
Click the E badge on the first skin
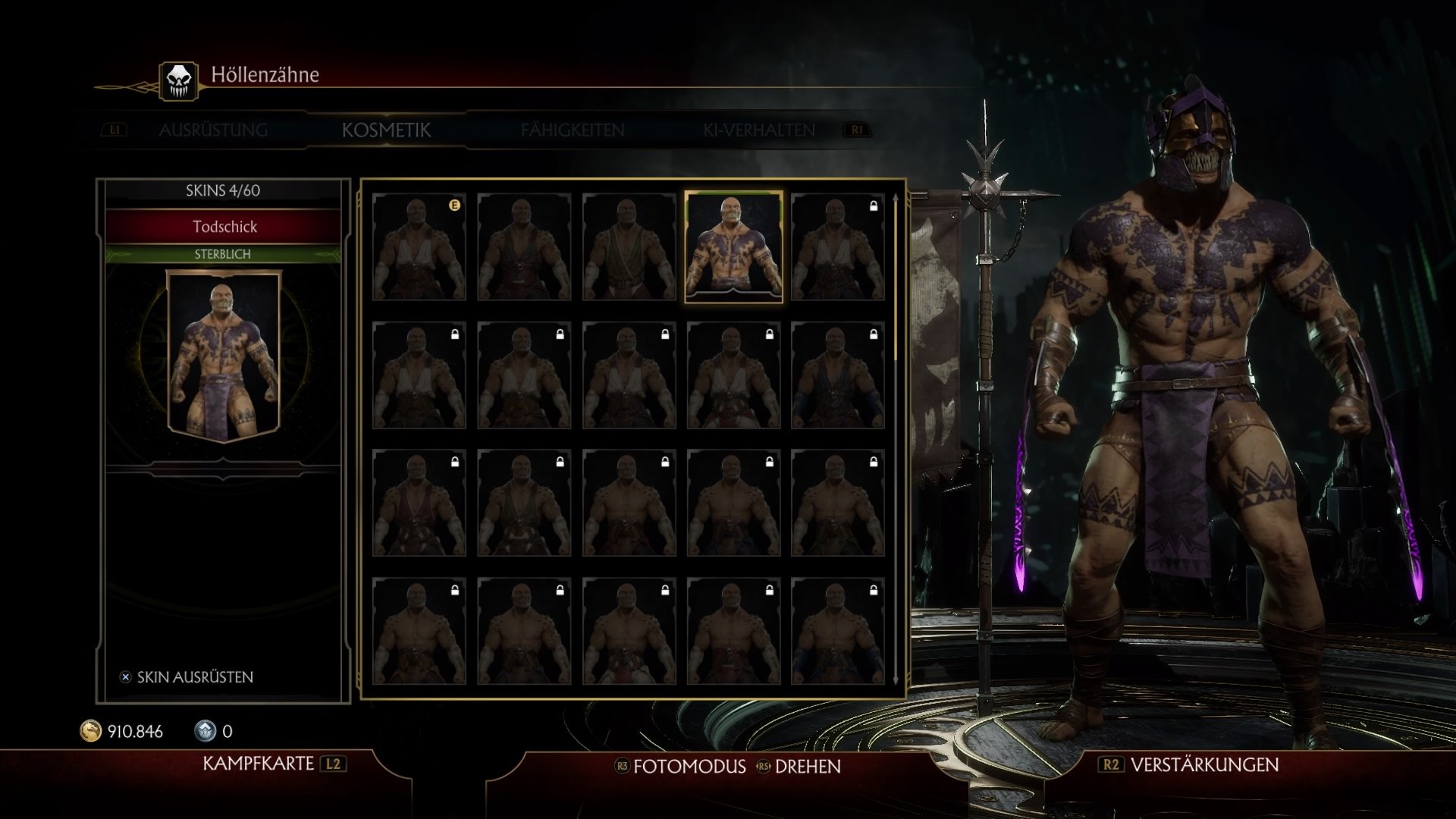(454, 203)
